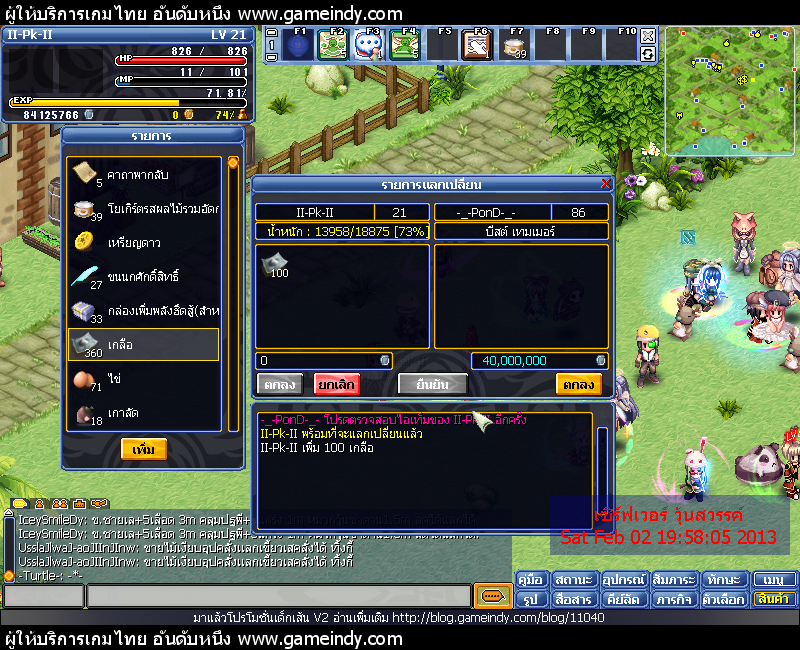Open the เมนู menu button
Image resolution: width=800 pixels, height=650 pixels.
point(774,580)
